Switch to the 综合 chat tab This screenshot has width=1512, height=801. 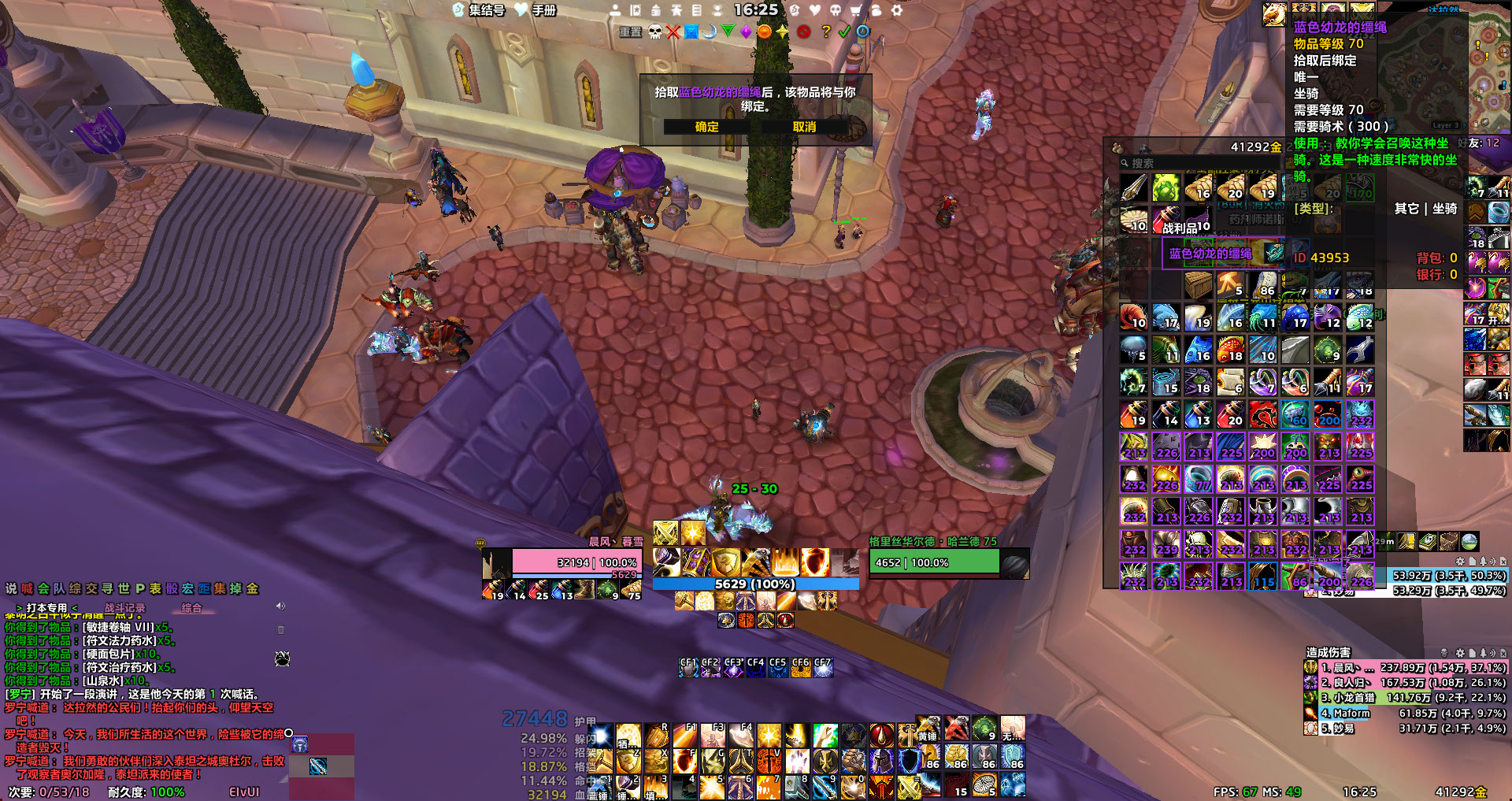(191, 608)
